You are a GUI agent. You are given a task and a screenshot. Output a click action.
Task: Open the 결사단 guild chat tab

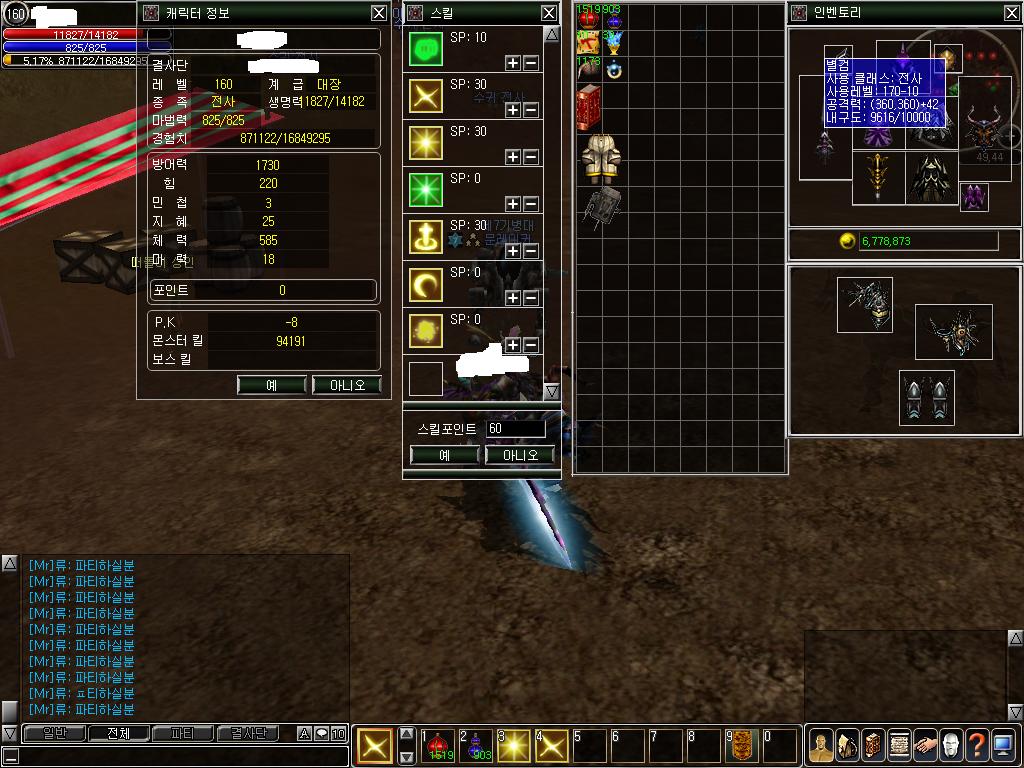(247, 733)
